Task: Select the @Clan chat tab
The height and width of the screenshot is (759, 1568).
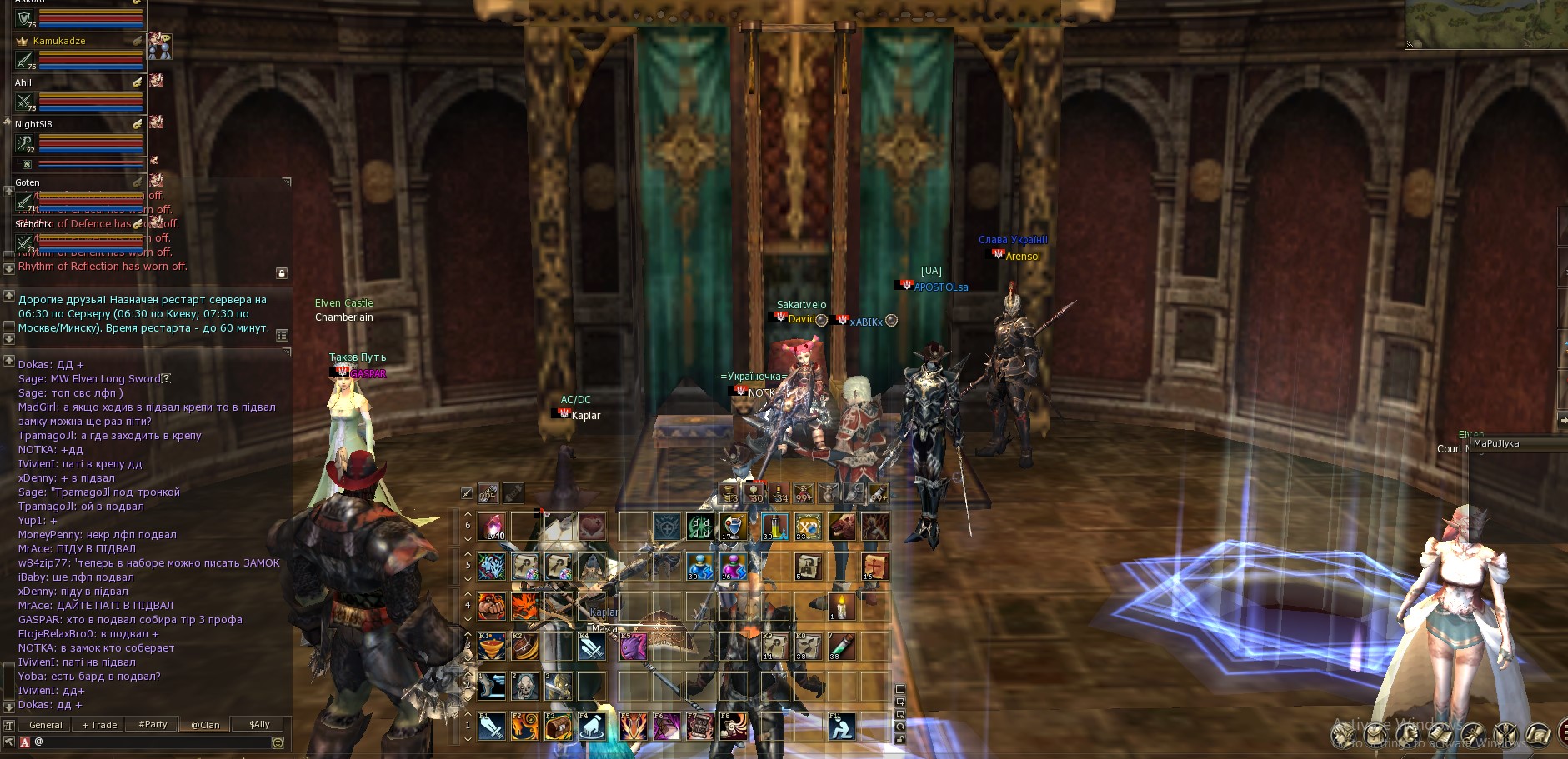Action: coord(205,725)
